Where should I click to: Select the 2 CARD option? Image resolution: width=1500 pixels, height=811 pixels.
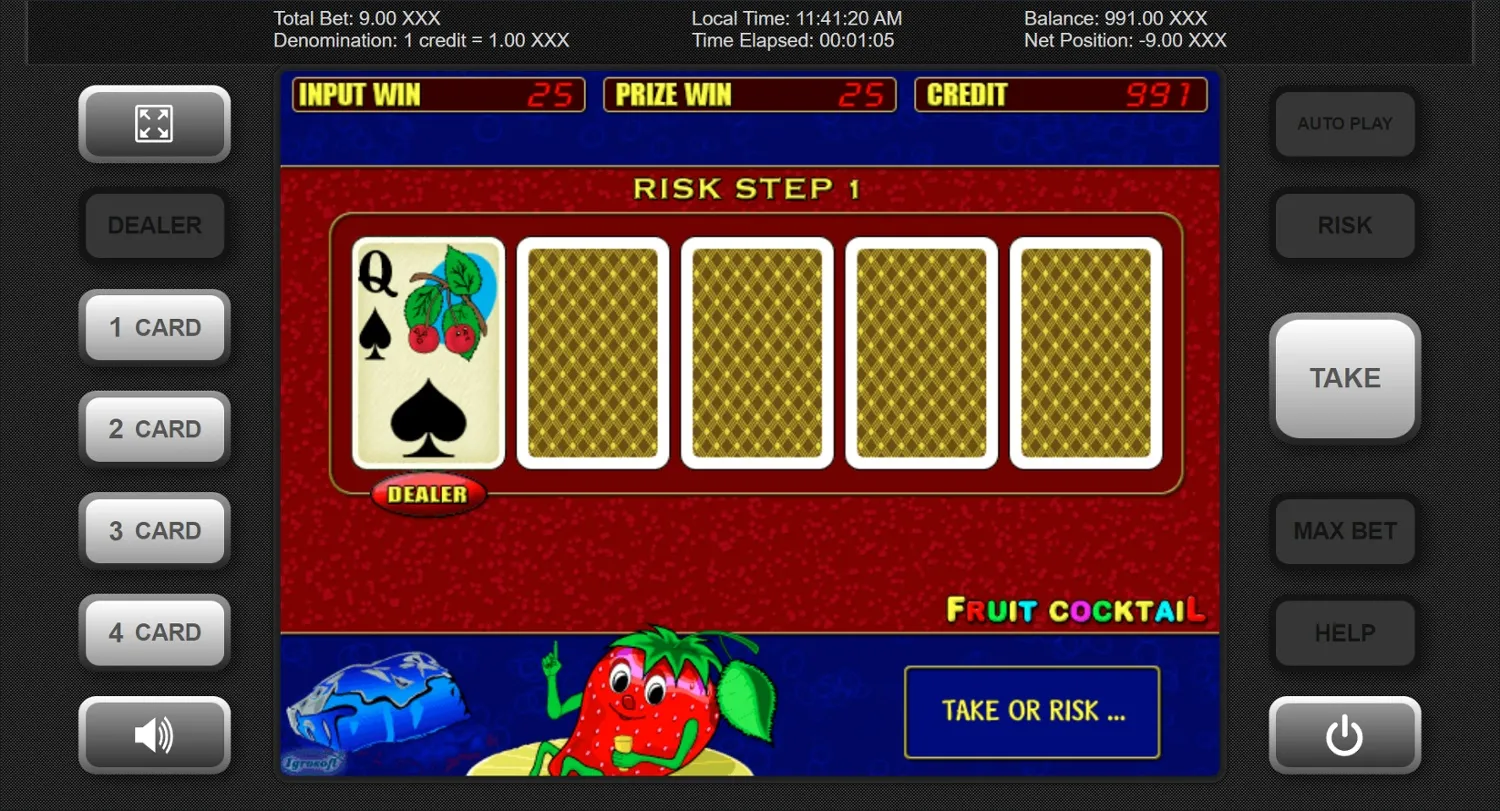pos(154,428)
